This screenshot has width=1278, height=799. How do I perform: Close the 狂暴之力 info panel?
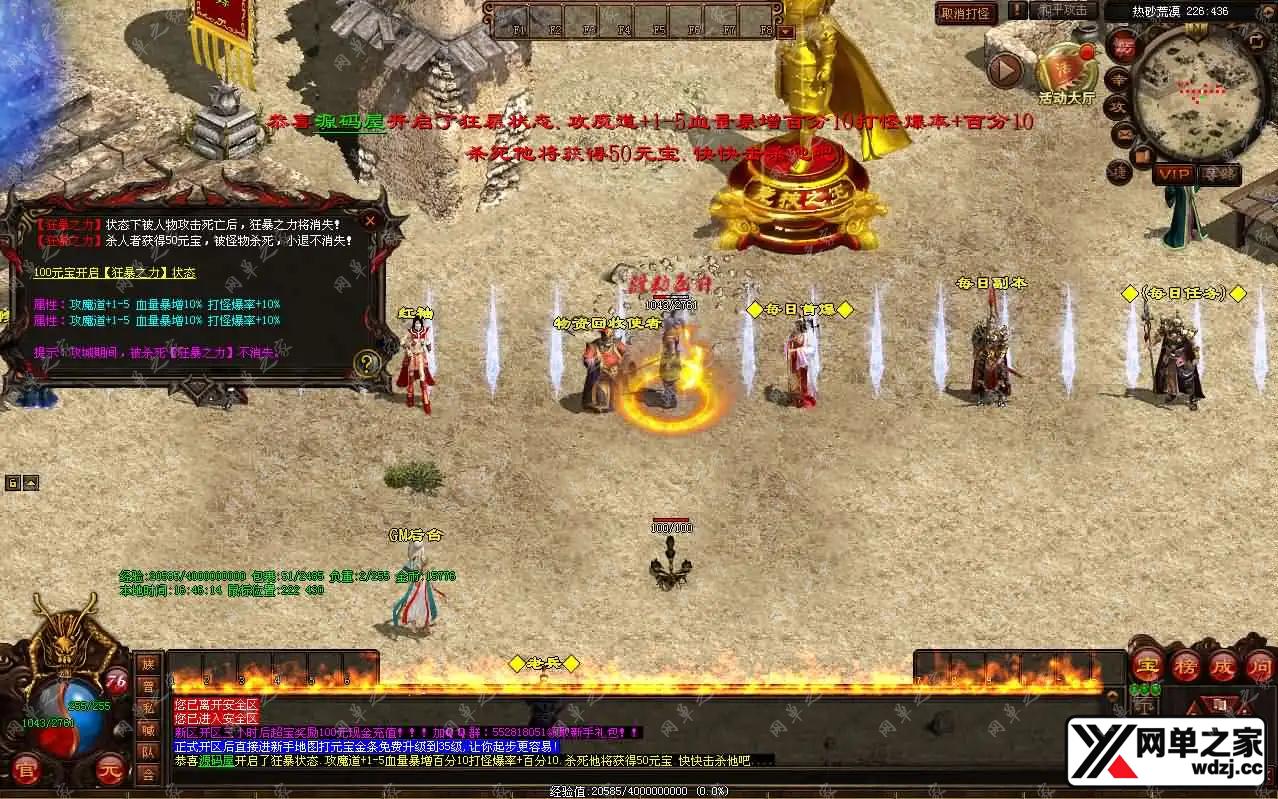pyautogui.click(x=370, y=221)
